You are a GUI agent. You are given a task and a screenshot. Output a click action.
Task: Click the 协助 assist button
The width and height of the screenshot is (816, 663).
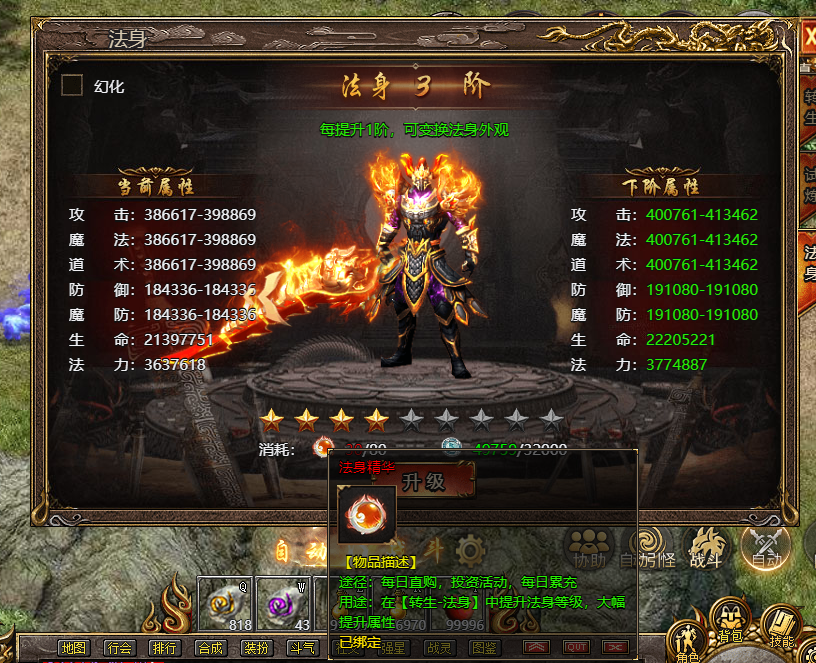pyautogui.click(x=589, y=547)
